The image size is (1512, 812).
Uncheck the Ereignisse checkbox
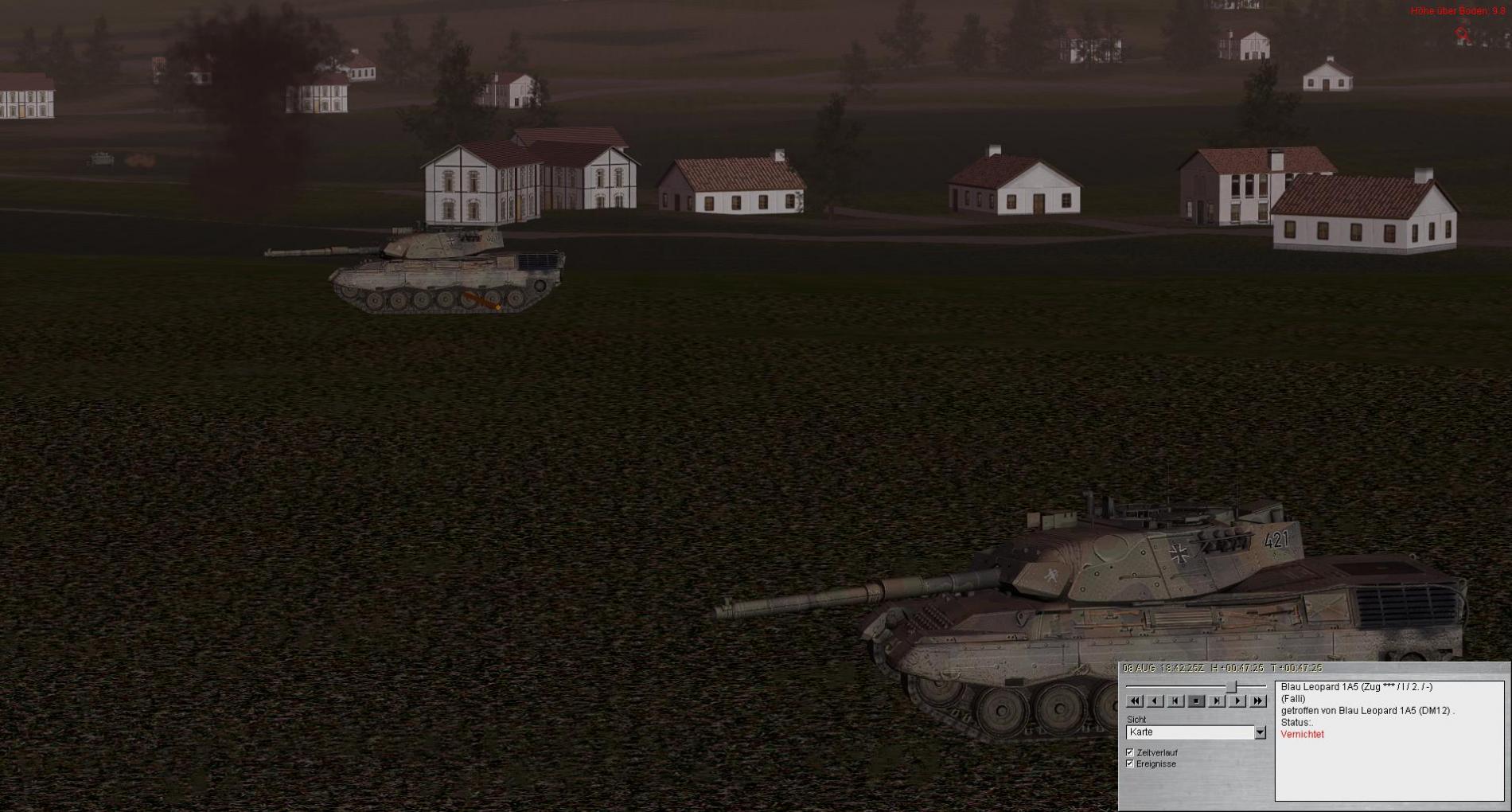click(x=1130, y=763)
